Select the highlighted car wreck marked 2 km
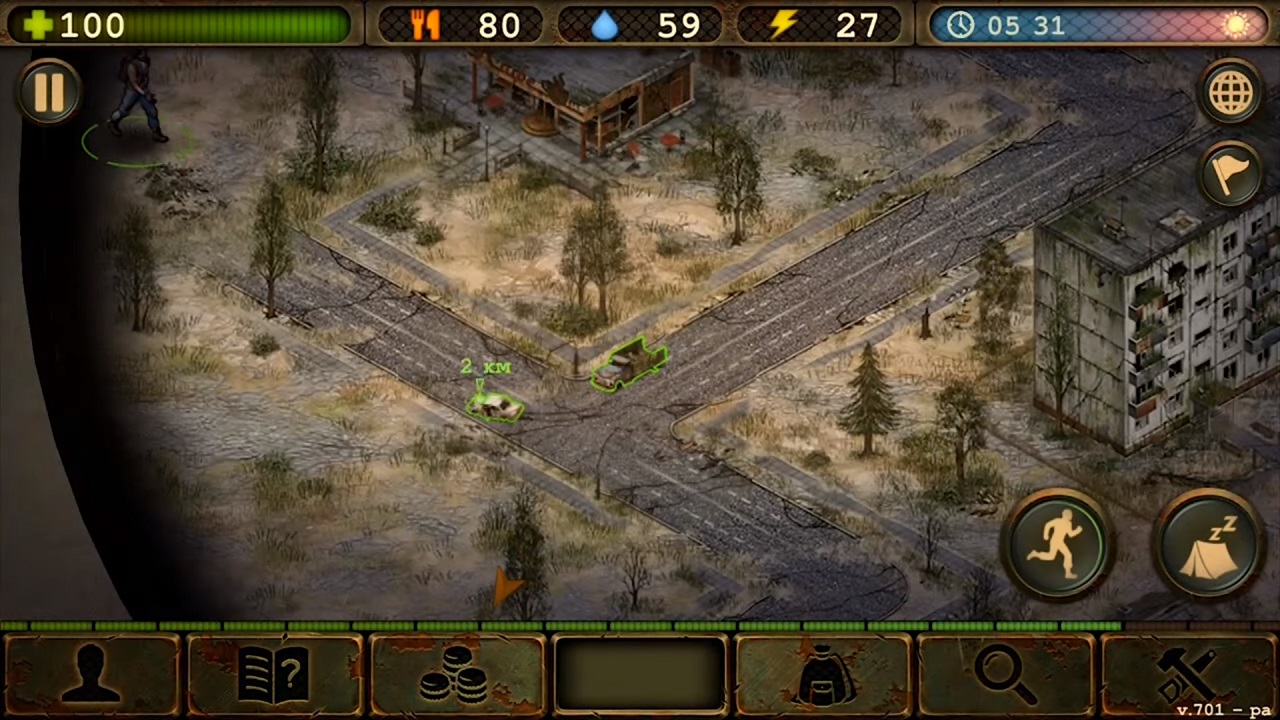Viewport: 1280px width, 720px height. point(494,405)
